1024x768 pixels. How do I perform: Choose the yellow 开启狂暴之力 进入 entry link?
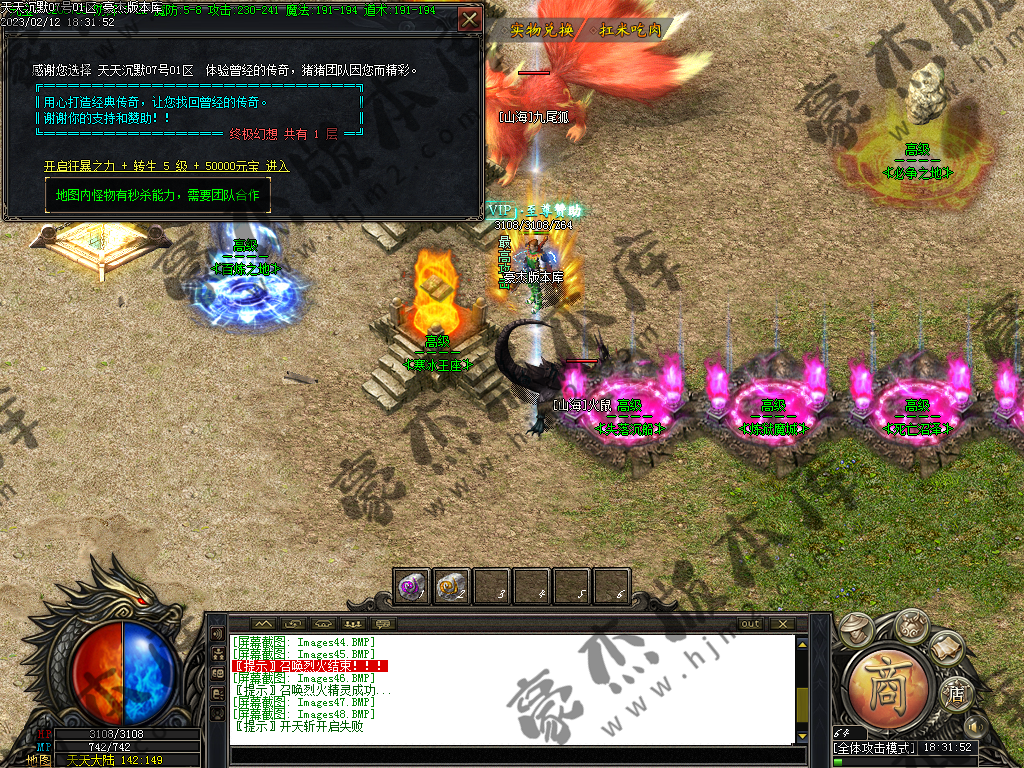point(166,166)
